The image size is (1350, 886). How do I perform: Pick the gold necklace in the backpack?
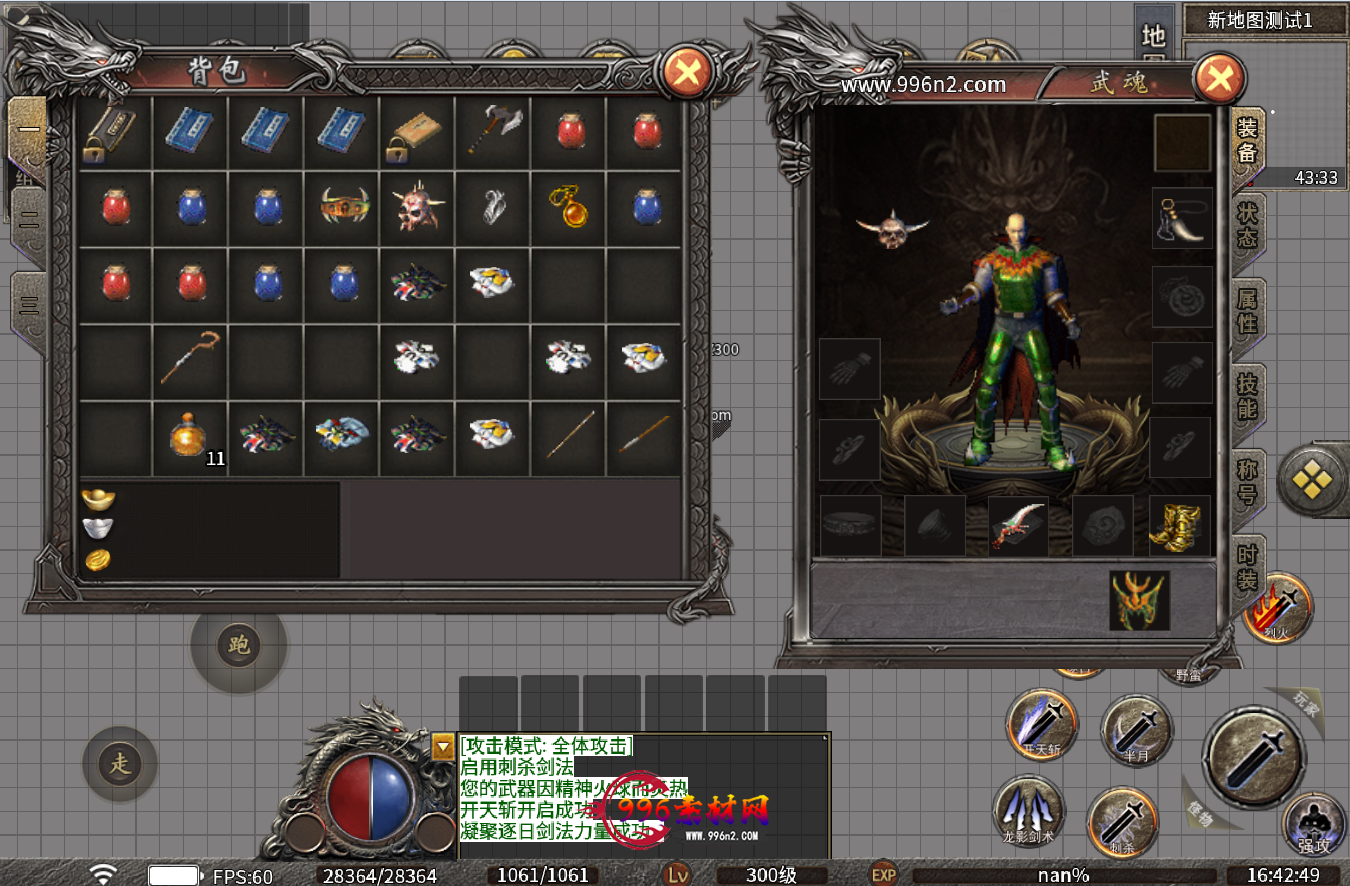[569, 207]
